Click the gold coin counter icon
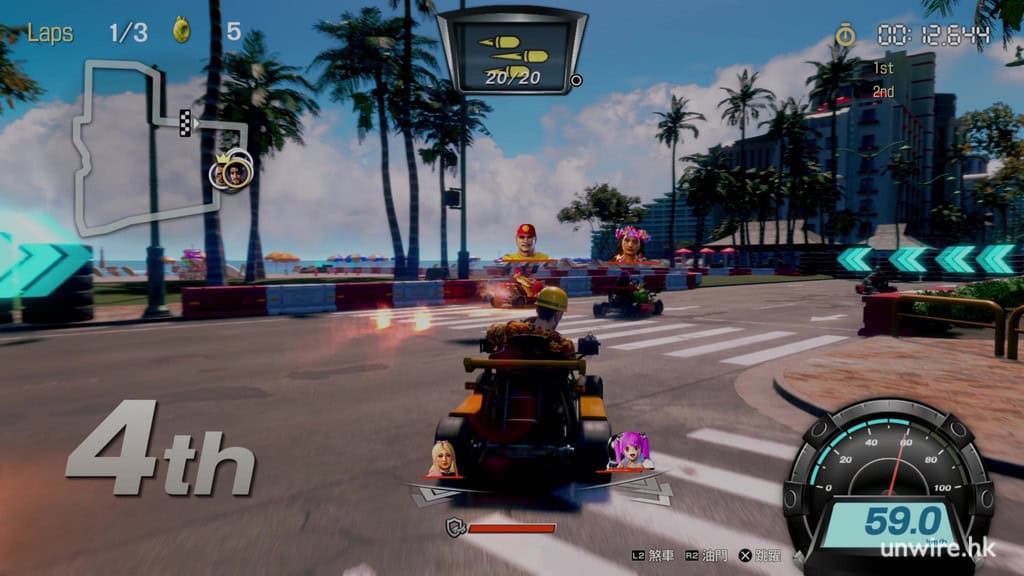This screenshot has width=1024, height=576. [183, 30]
